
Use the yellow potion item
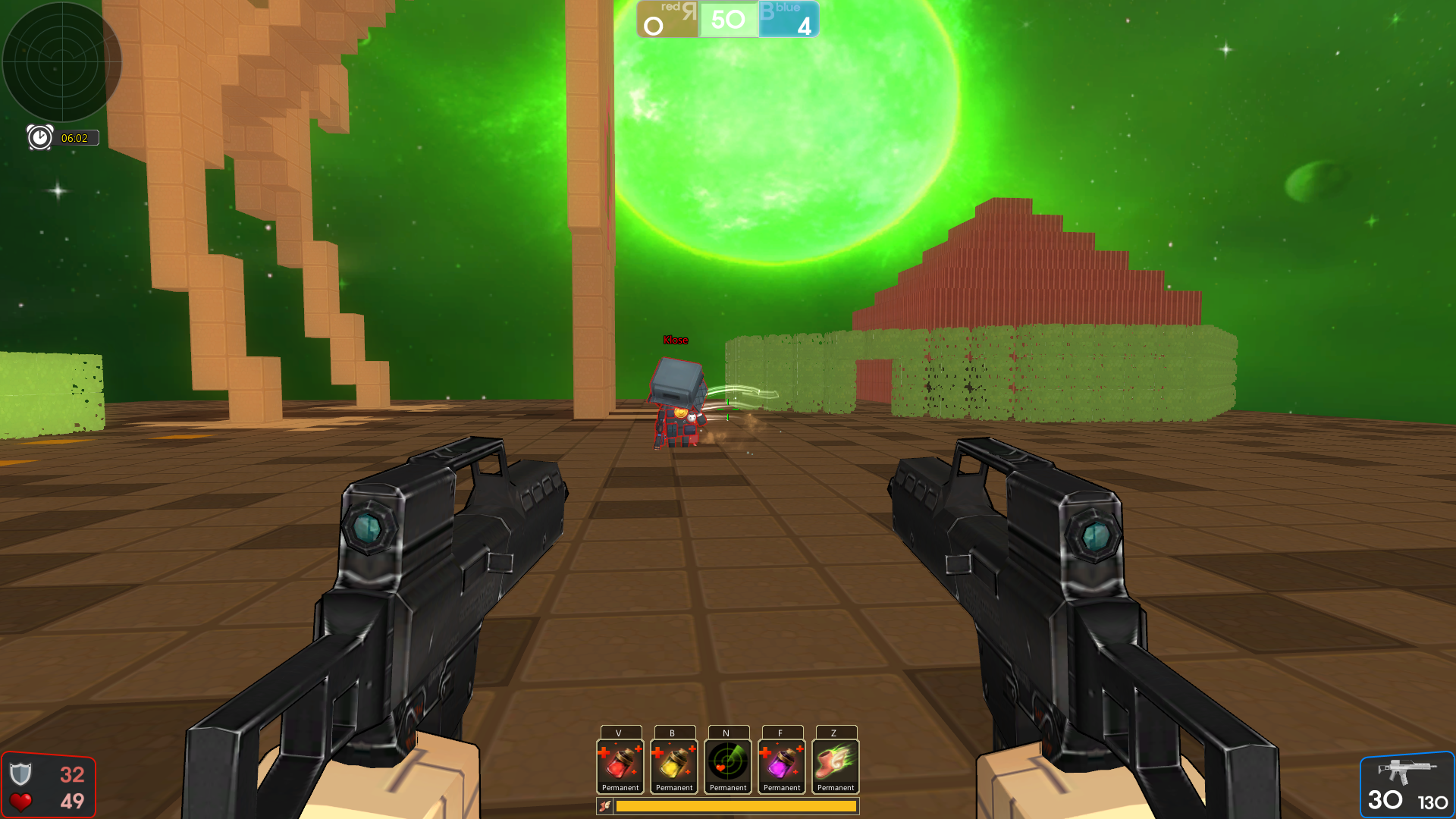tap(674, 763)
